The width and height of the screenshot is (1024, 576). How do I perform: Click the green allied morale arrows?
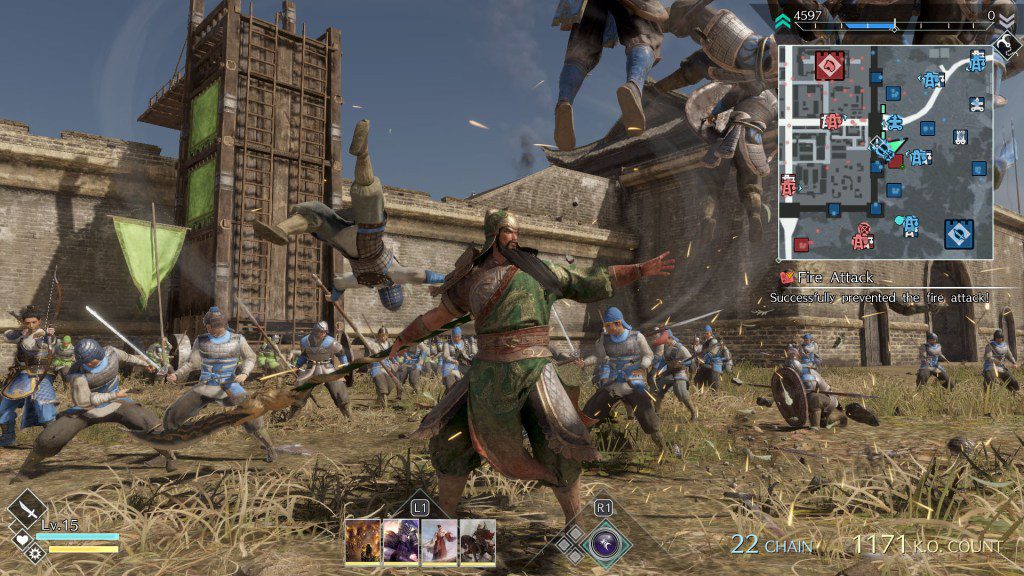click(783, 16)
